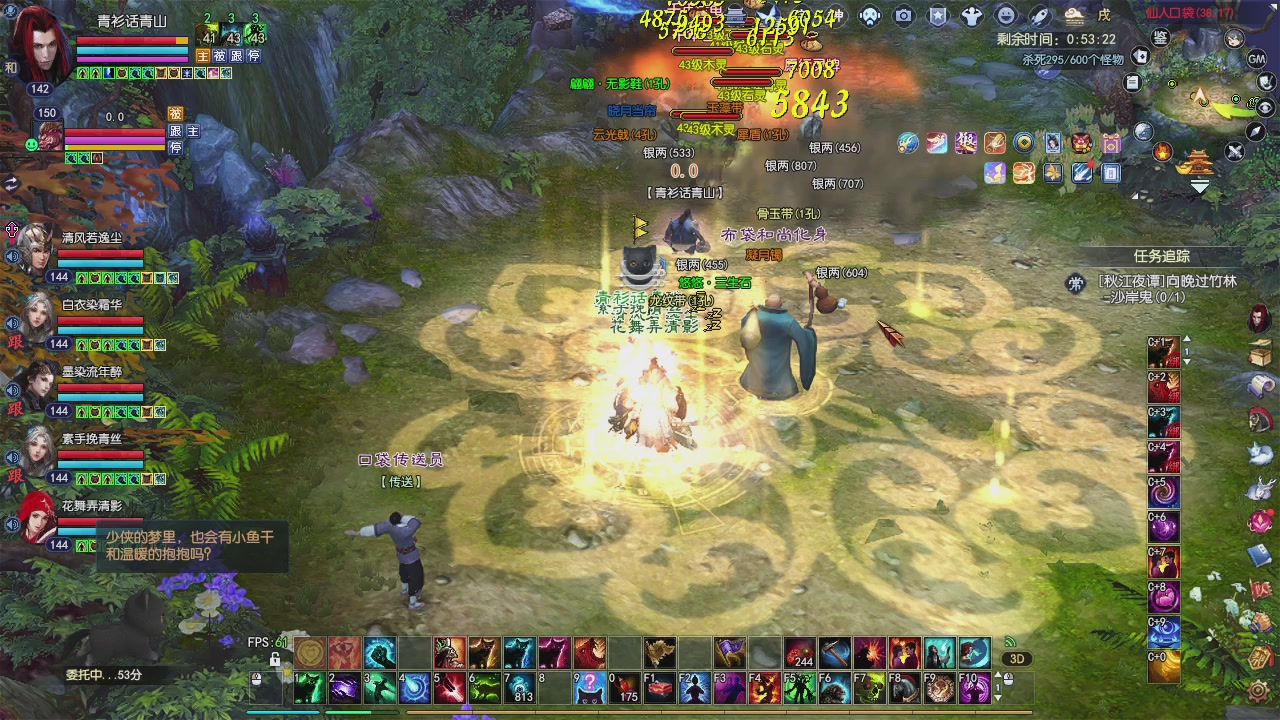
Task: Use the item with 244 count in hotbar
Action: (x=799, y=653)
